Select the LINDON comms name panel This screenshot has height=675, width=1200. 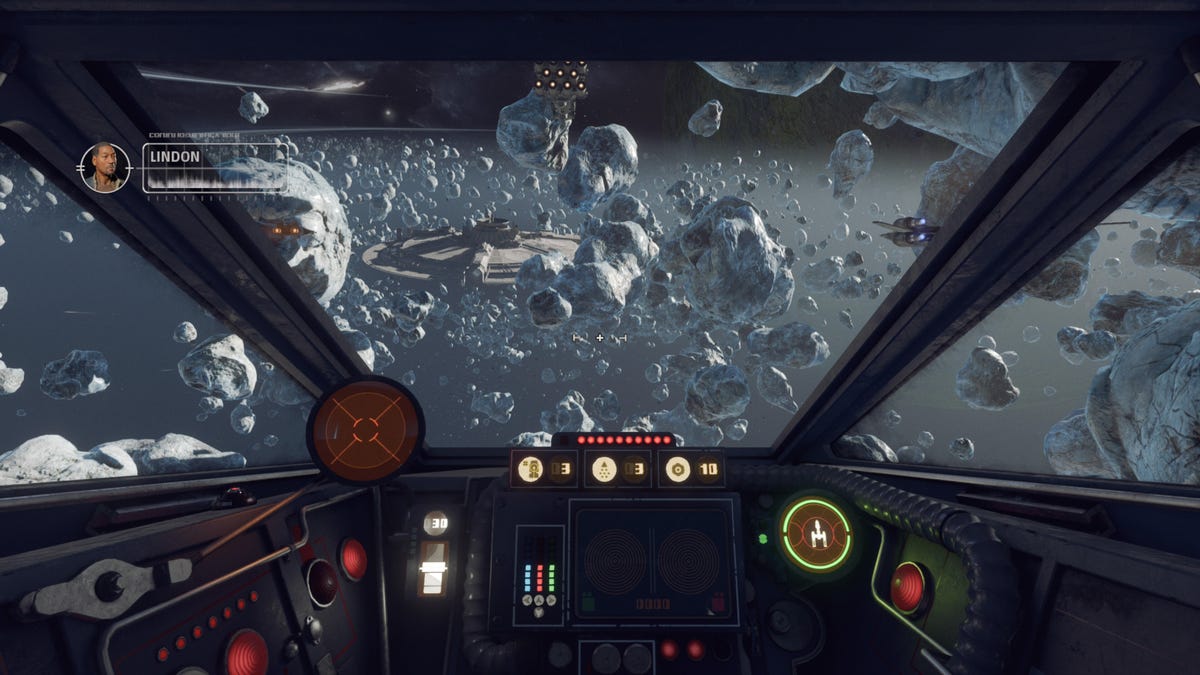pos(215,167)
